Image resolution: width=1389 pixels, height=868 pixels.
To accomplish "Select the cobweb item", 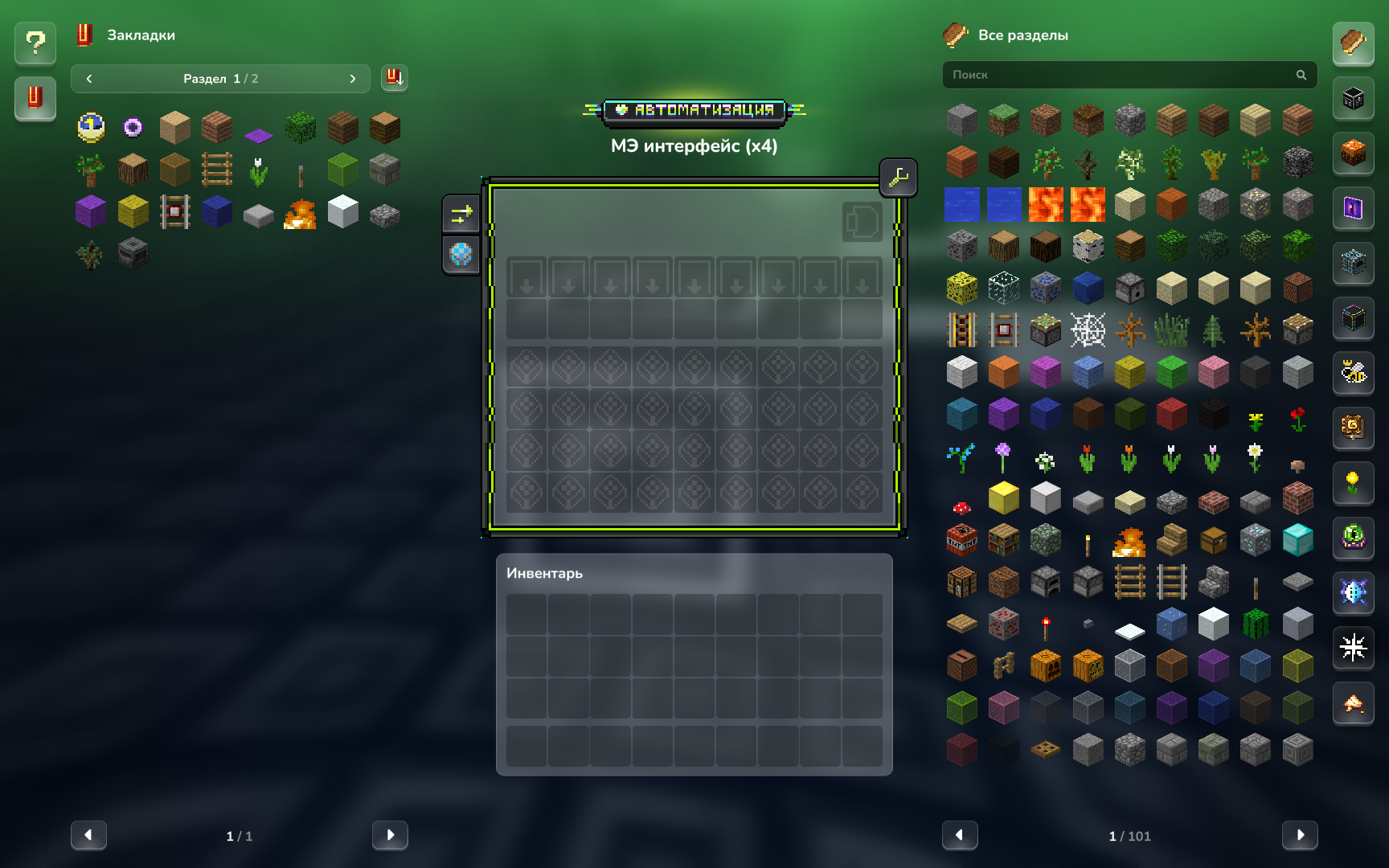I will 1088,330.
